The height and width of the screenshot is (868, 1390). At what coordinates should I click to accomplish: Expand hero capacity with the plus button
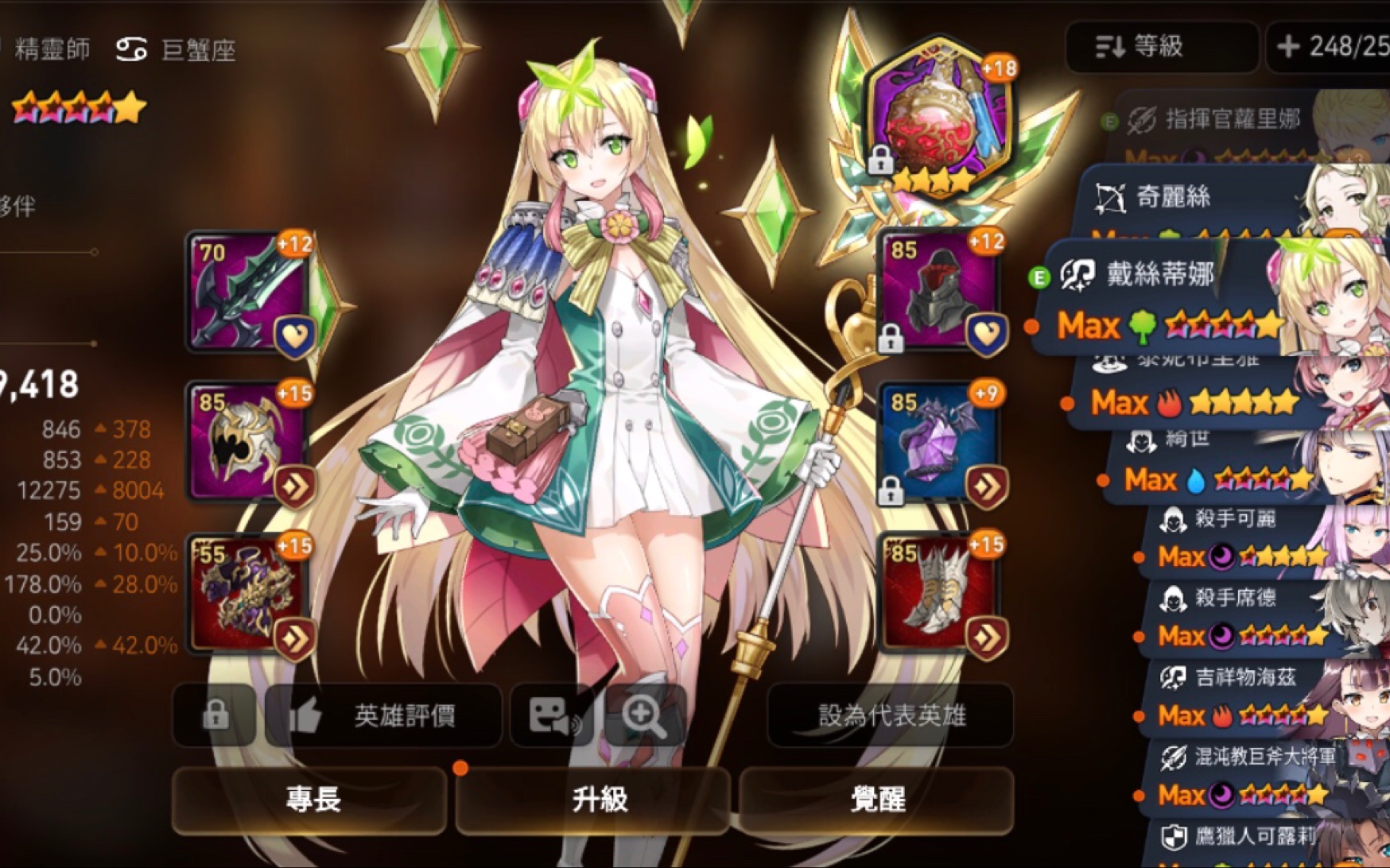1287,47
